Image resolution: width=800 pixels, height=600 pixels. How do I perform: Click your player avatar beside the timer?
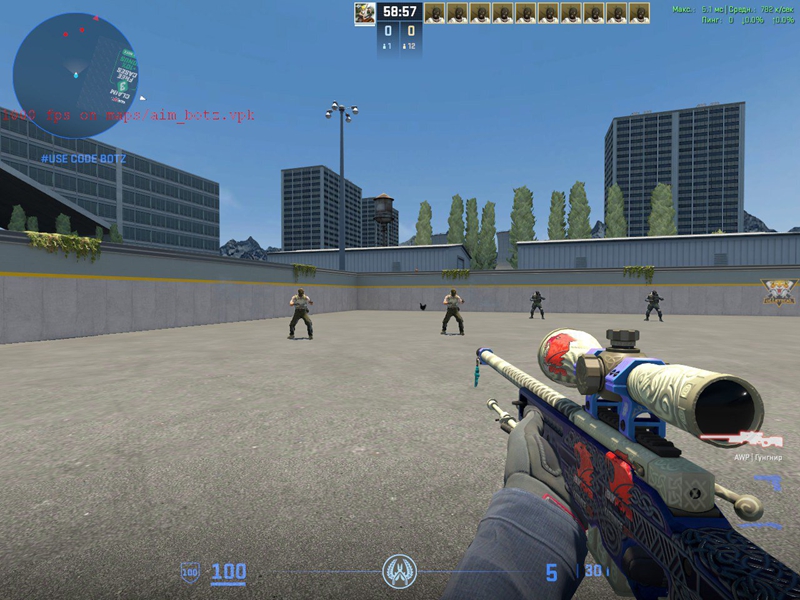pos(364,13)
